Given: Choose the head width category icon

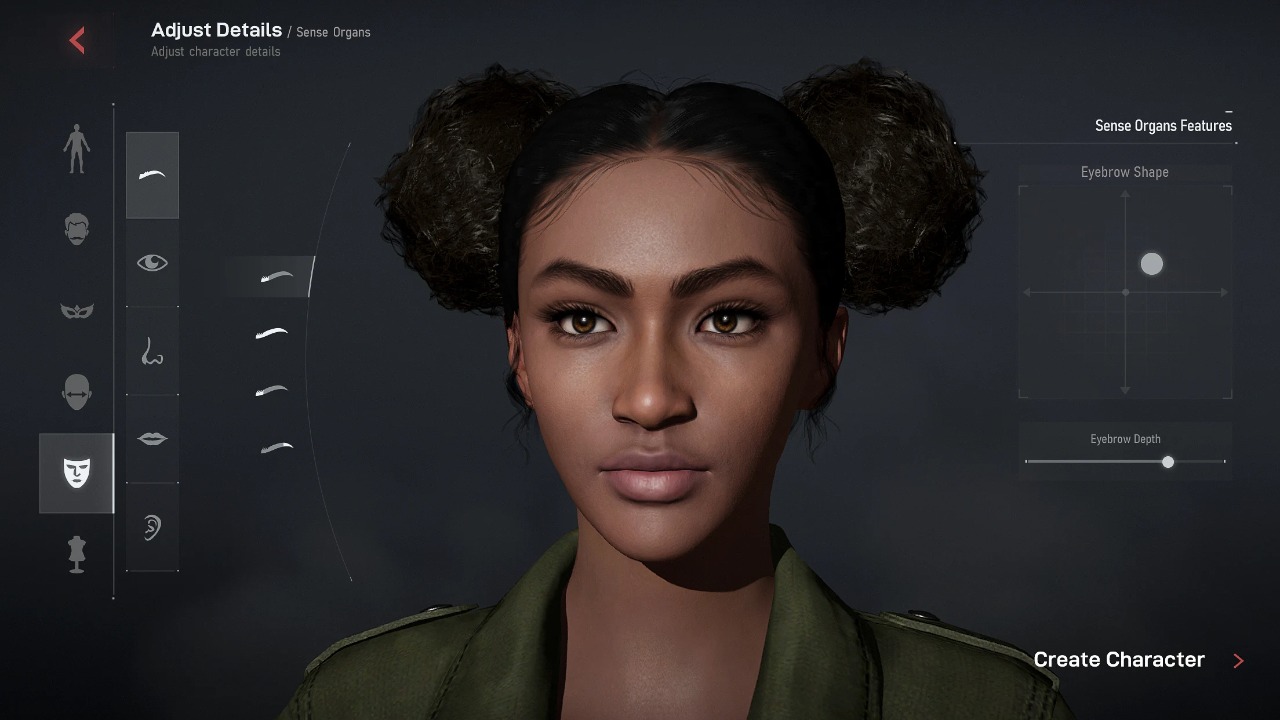Looking at the screenshot, I should (76, 392).
